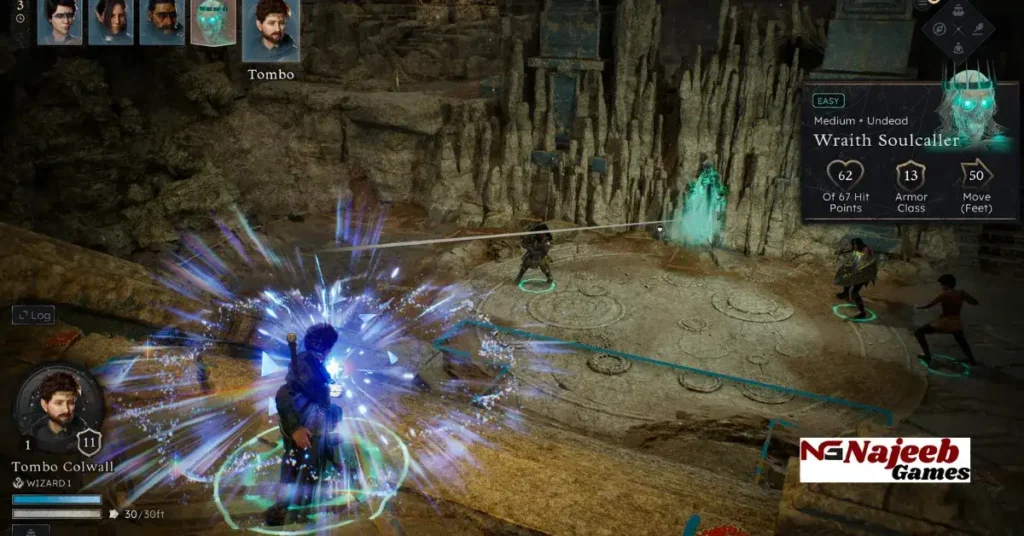Click the meditating figure icon in the diamond menu
Image resolution: width=1024 pixels, height=536 pixels.
[958, 47]
